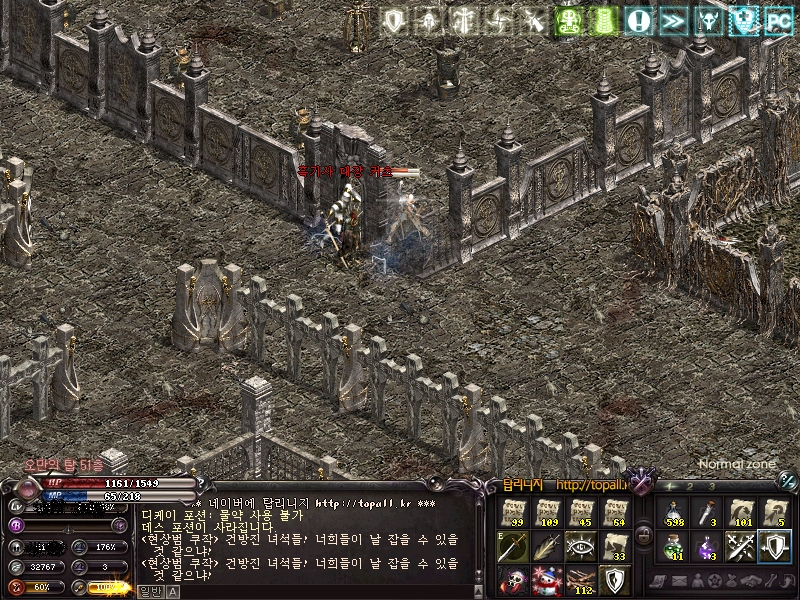800x600 pixels.
Task: Use the scroll stack of 99
Action: (514, 513)
